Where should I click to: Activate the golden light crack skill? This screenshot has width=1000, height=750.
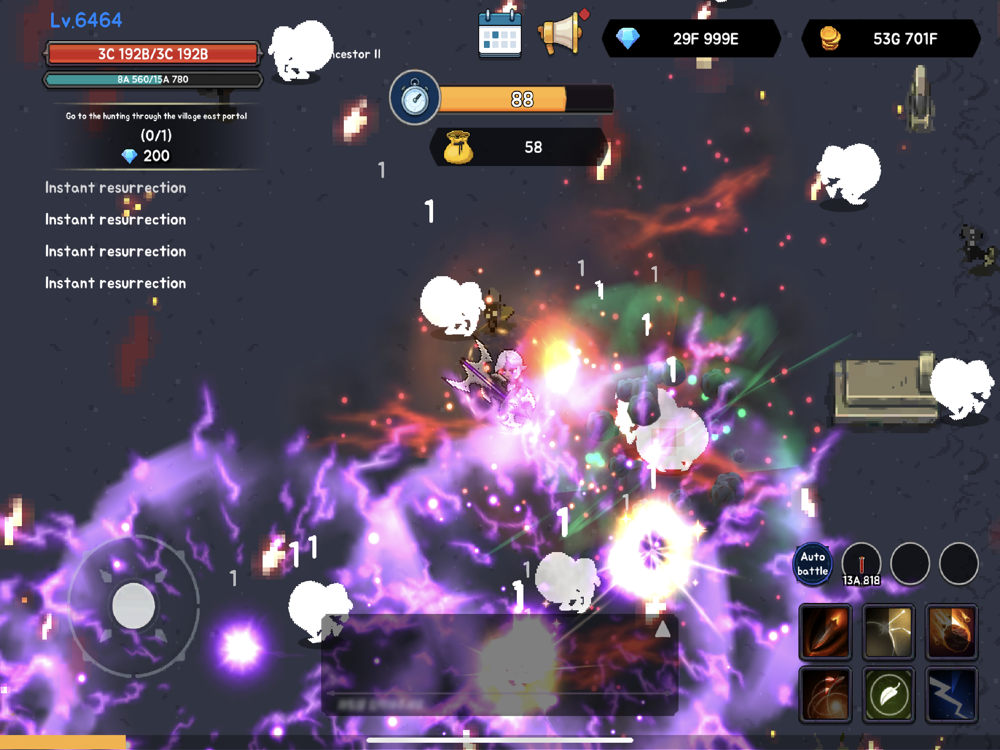pos(889,632)
